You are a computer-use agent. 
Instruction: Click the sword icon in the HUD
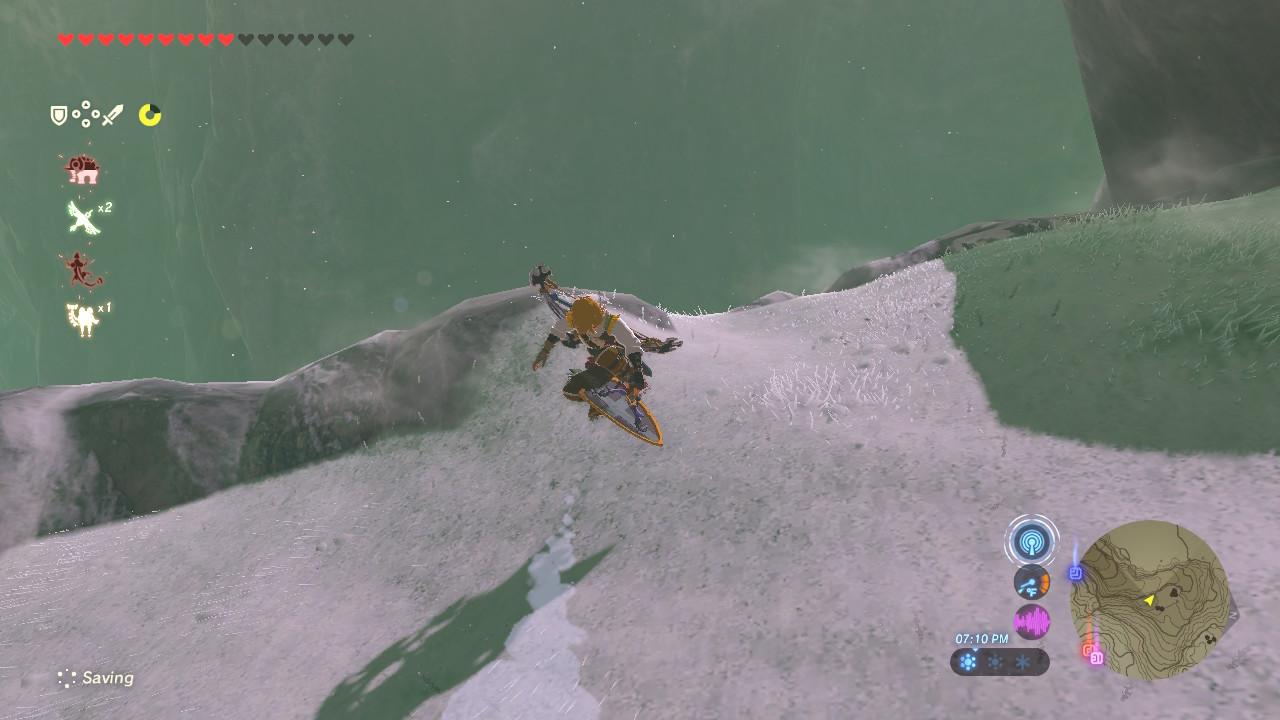tap(112, 116)
